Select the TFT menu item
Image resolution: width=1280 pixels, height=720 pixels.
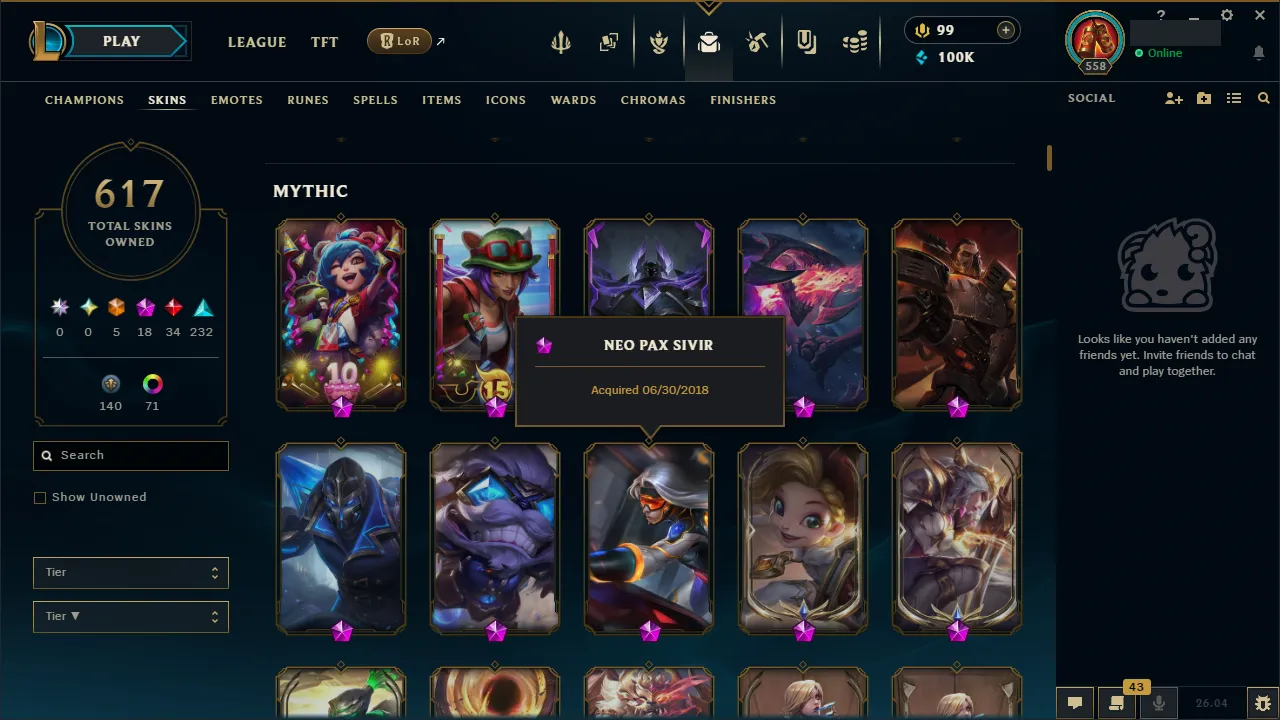tap(324, 42)
